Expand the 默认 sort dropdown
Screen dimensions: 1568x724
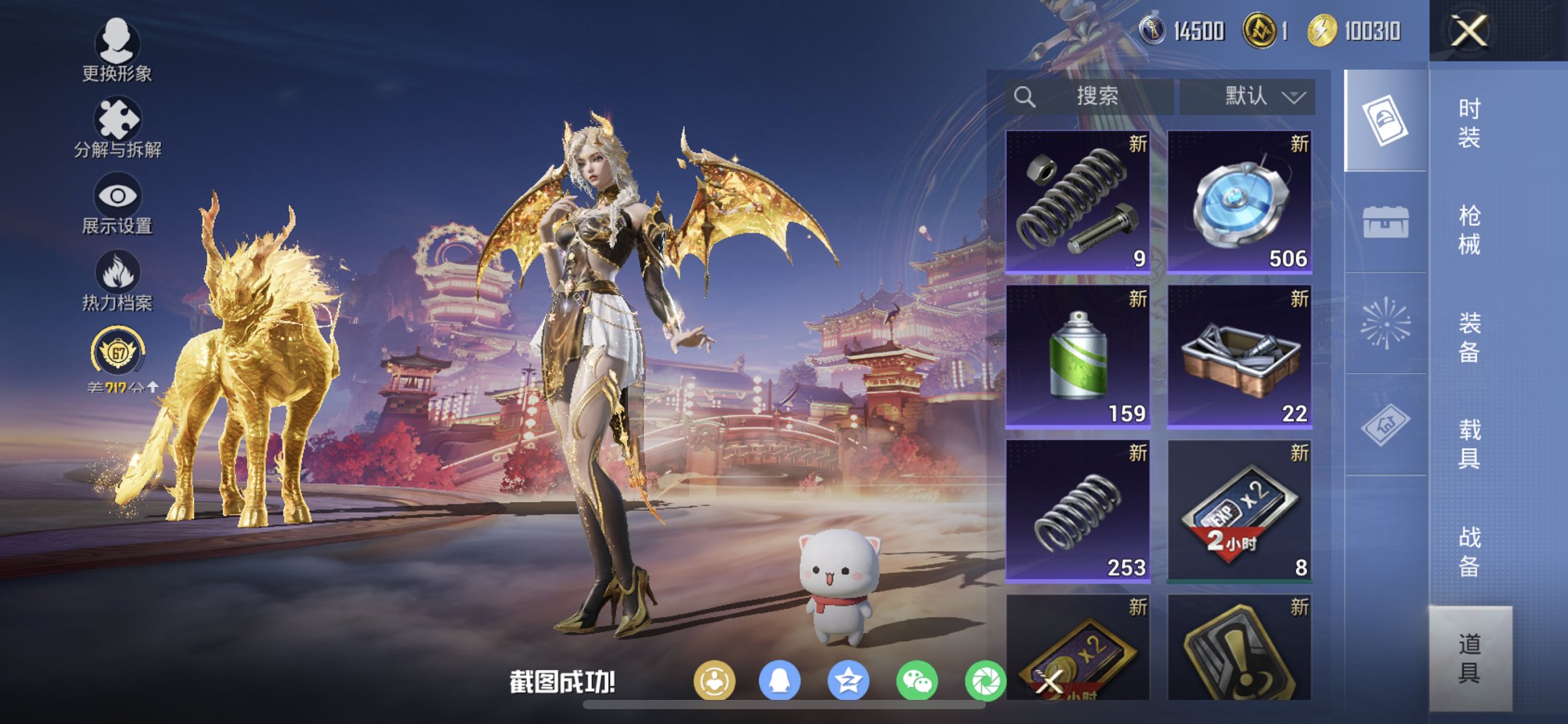[x=1247, y=95]
